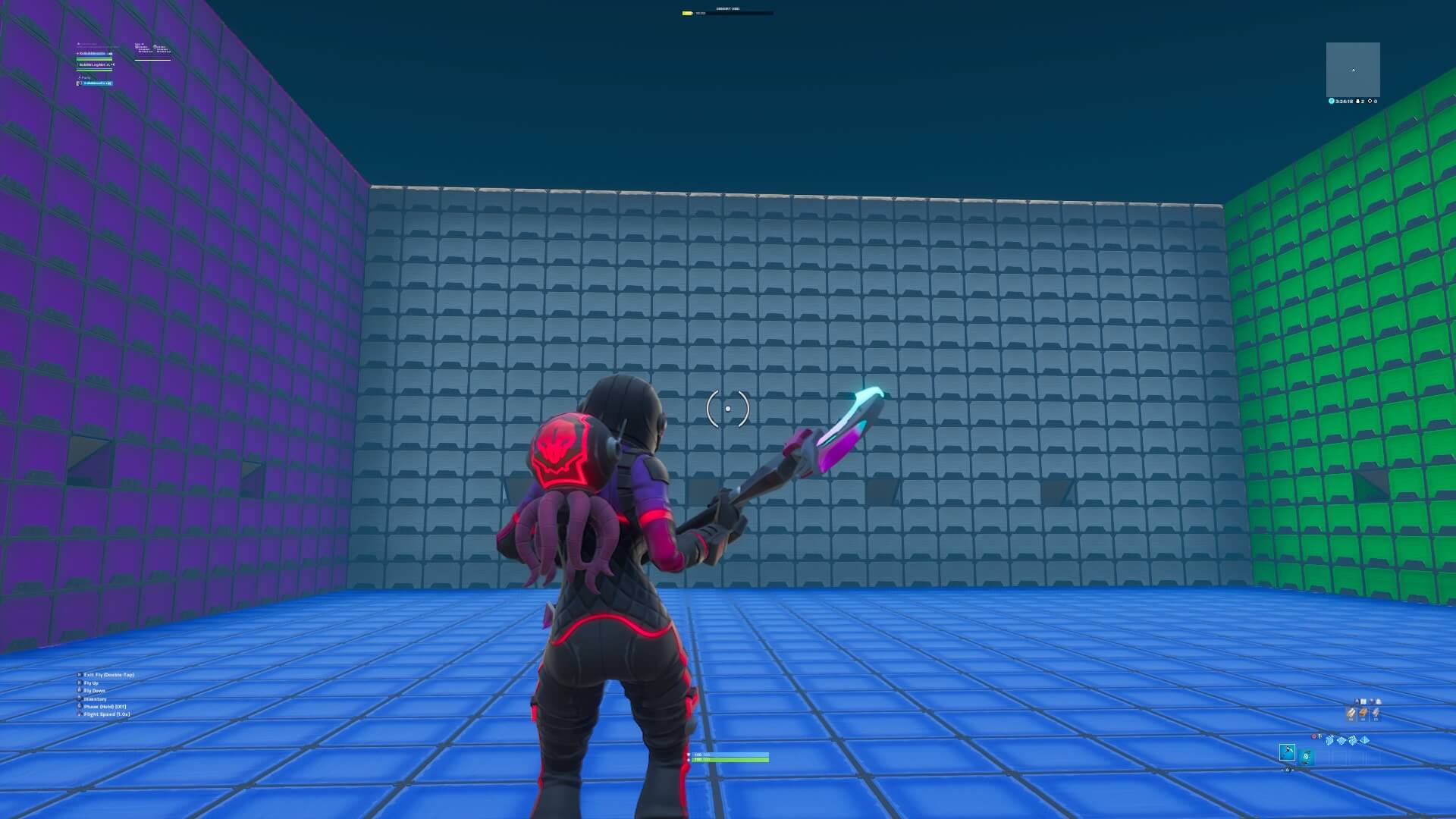Click the highlighted party member name row
The height and width of the screenshot is (819, 1456).
(x=95, y=83)
